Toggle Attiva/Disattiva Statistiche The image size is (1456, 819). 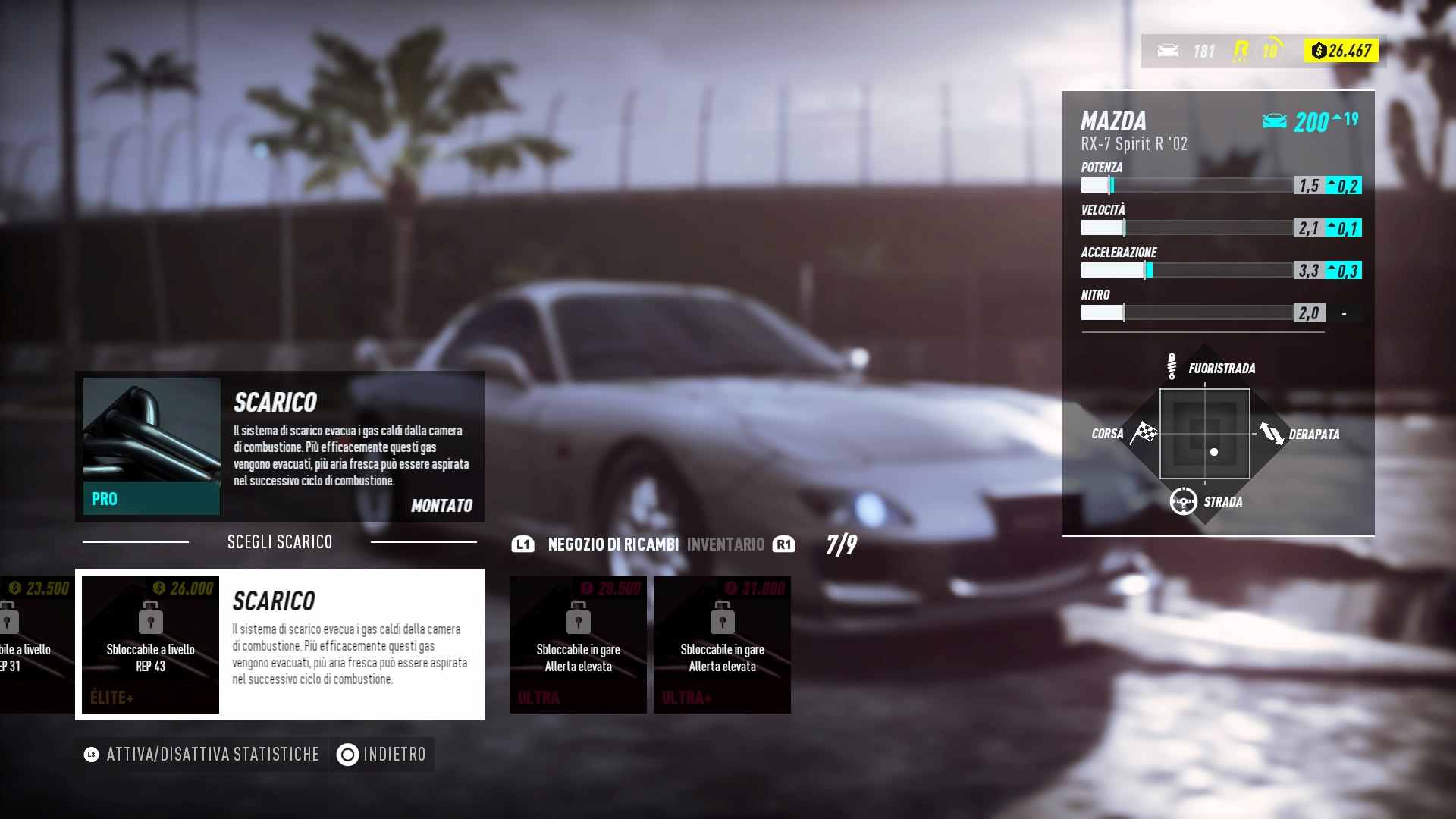click(202, 755)
